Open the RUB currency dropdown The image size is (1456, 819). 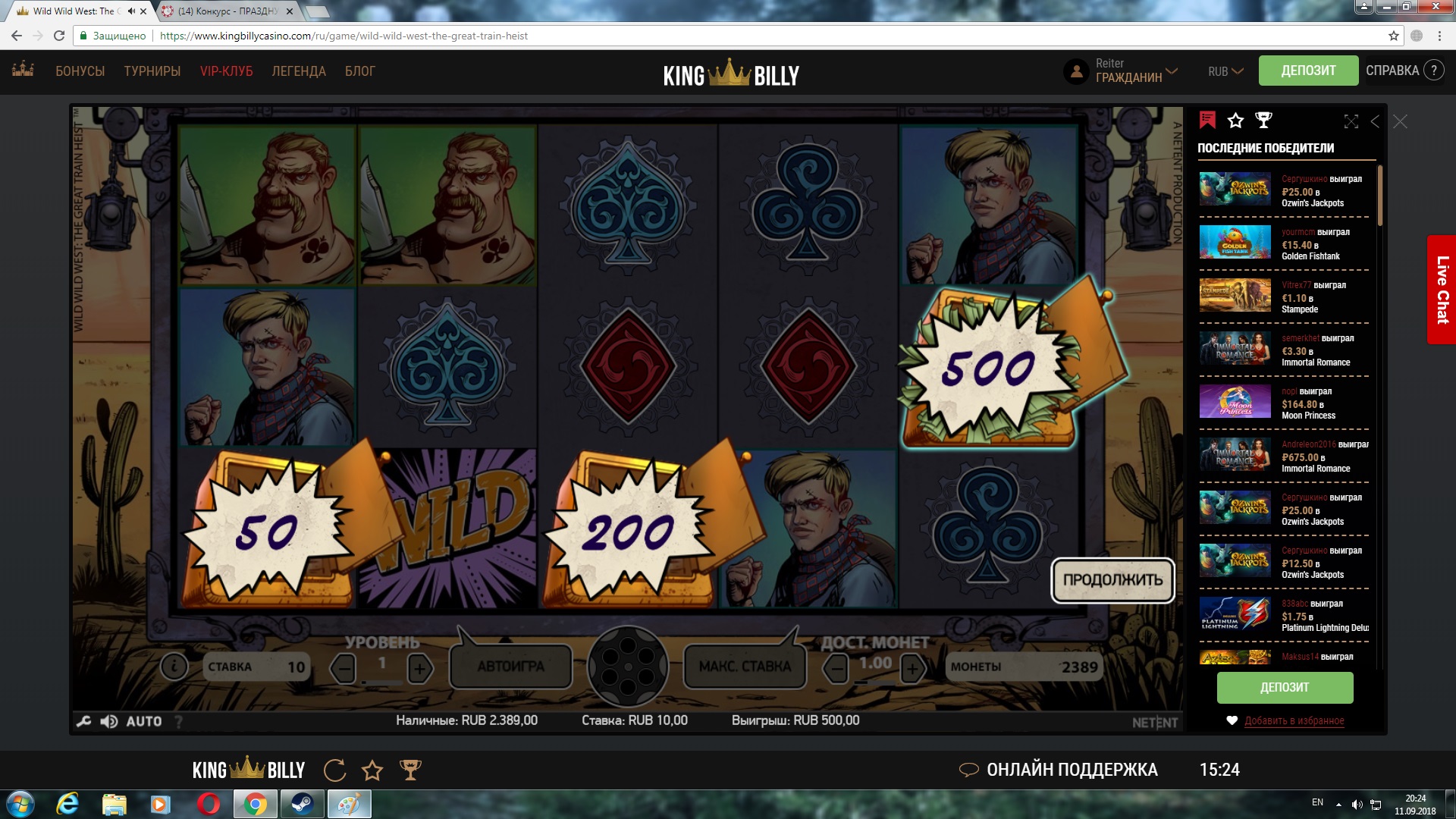[x=1225, y=71]
